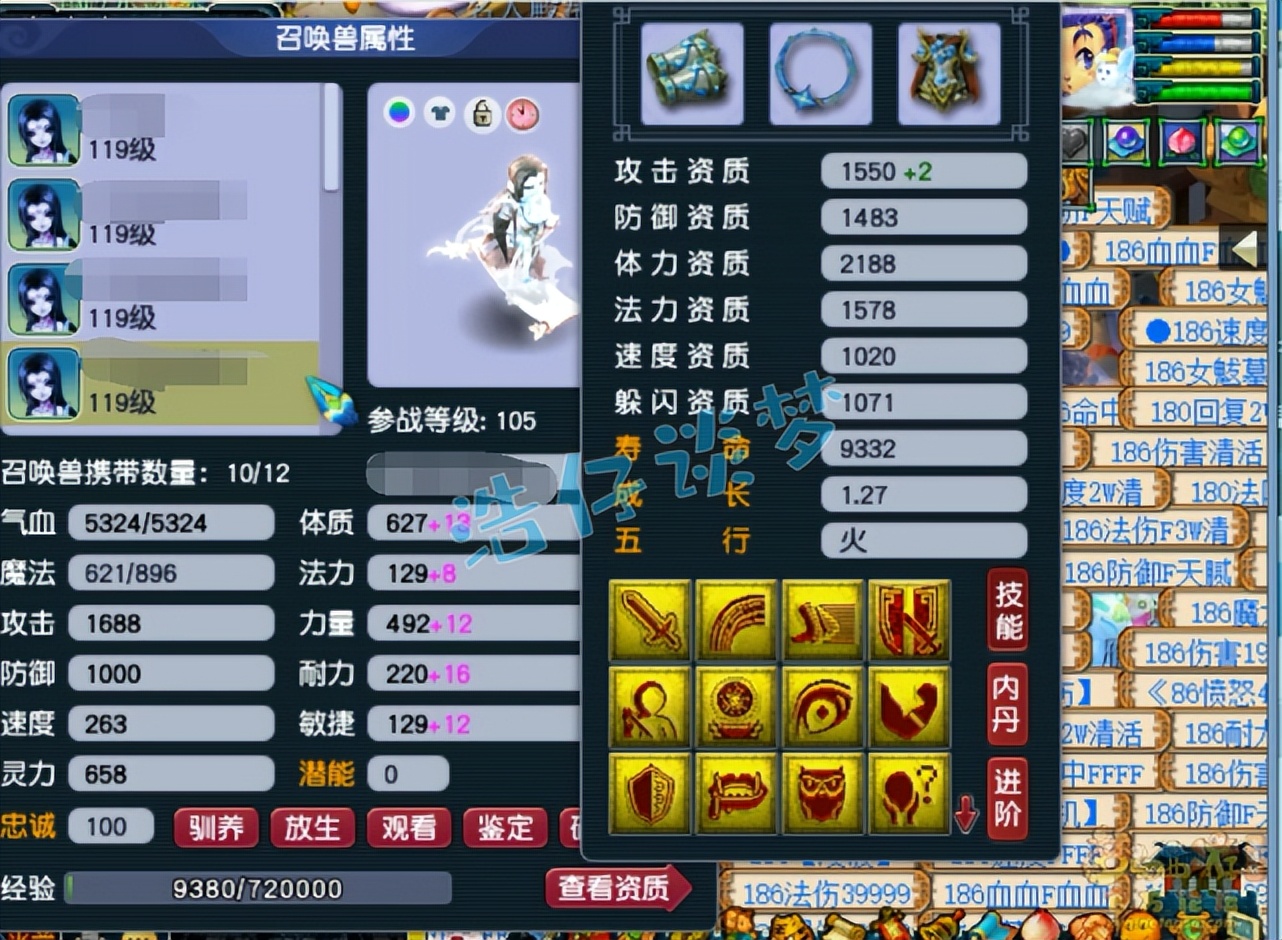Toggle the pet lock padlock icon
Image resolution: width=1282 pixels, height=940 pixels.
coord(482,113)
